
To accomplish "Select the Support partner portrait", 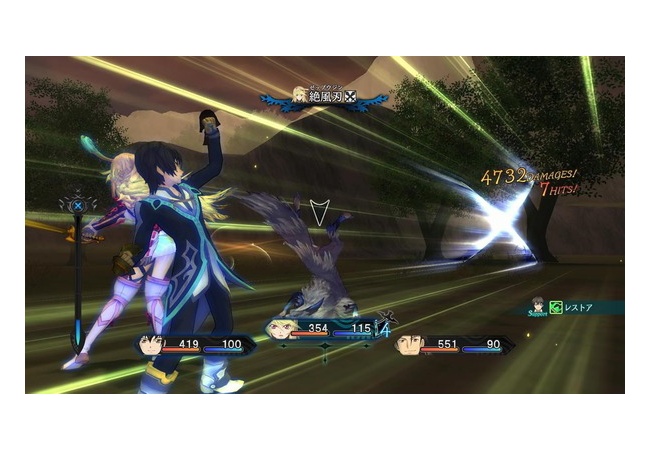I will pyautogui.click(x=537, y=303).
